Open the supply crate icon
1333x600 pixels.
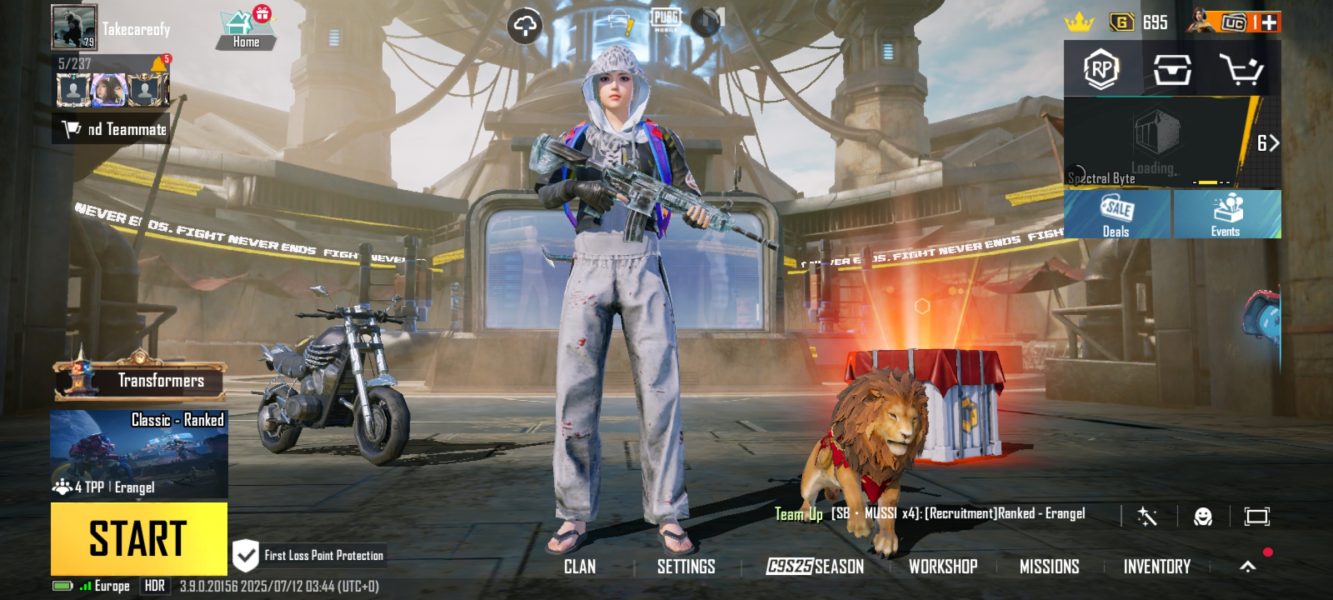pyautogui.click(x=1172, y=69)
